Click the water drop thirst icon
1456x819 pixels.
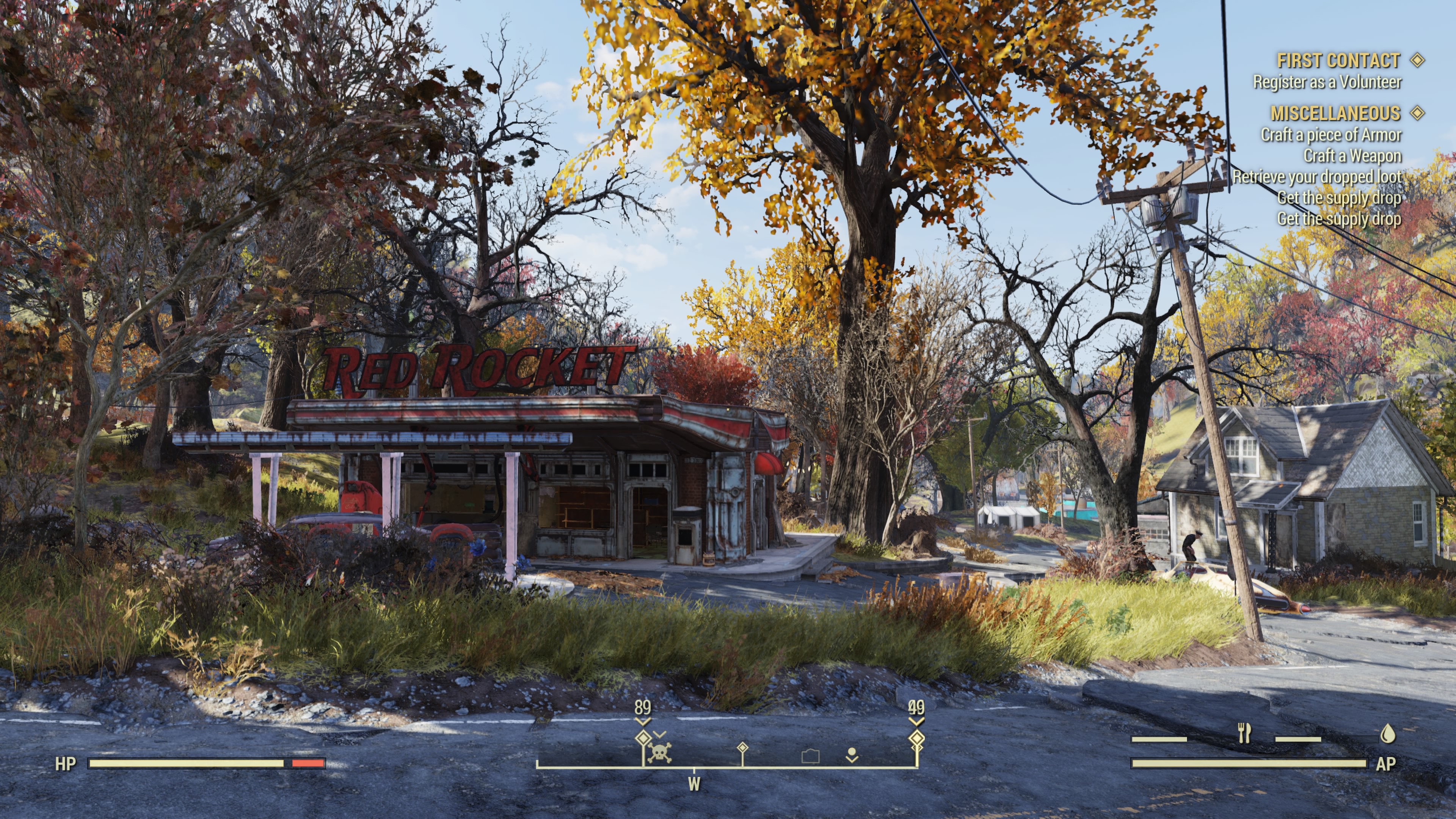[x=1388, y=734]
